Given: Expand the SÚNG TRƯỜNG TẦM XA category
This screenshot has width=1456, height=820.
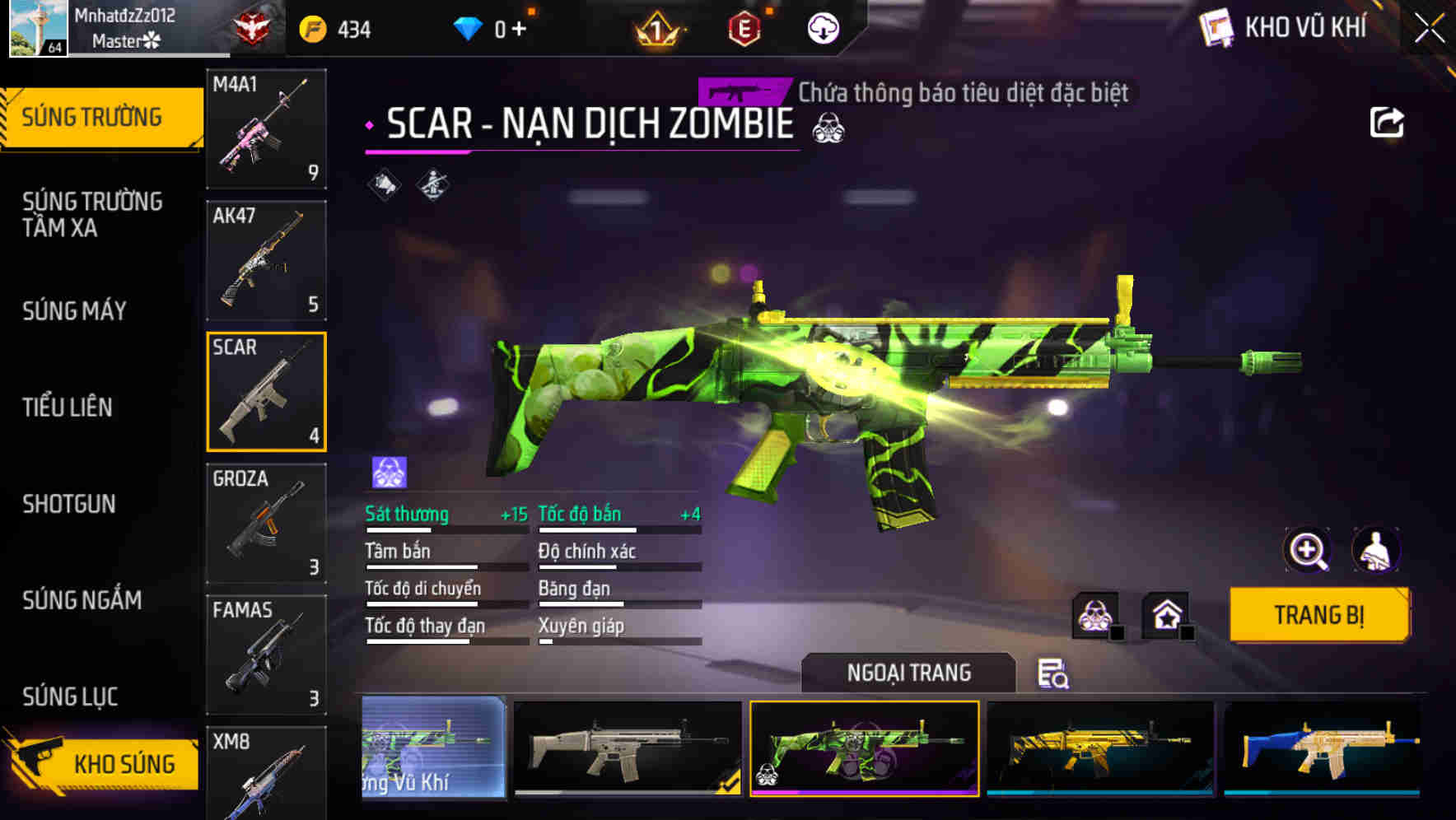Looking at the screenshot, I should point(93,215).
